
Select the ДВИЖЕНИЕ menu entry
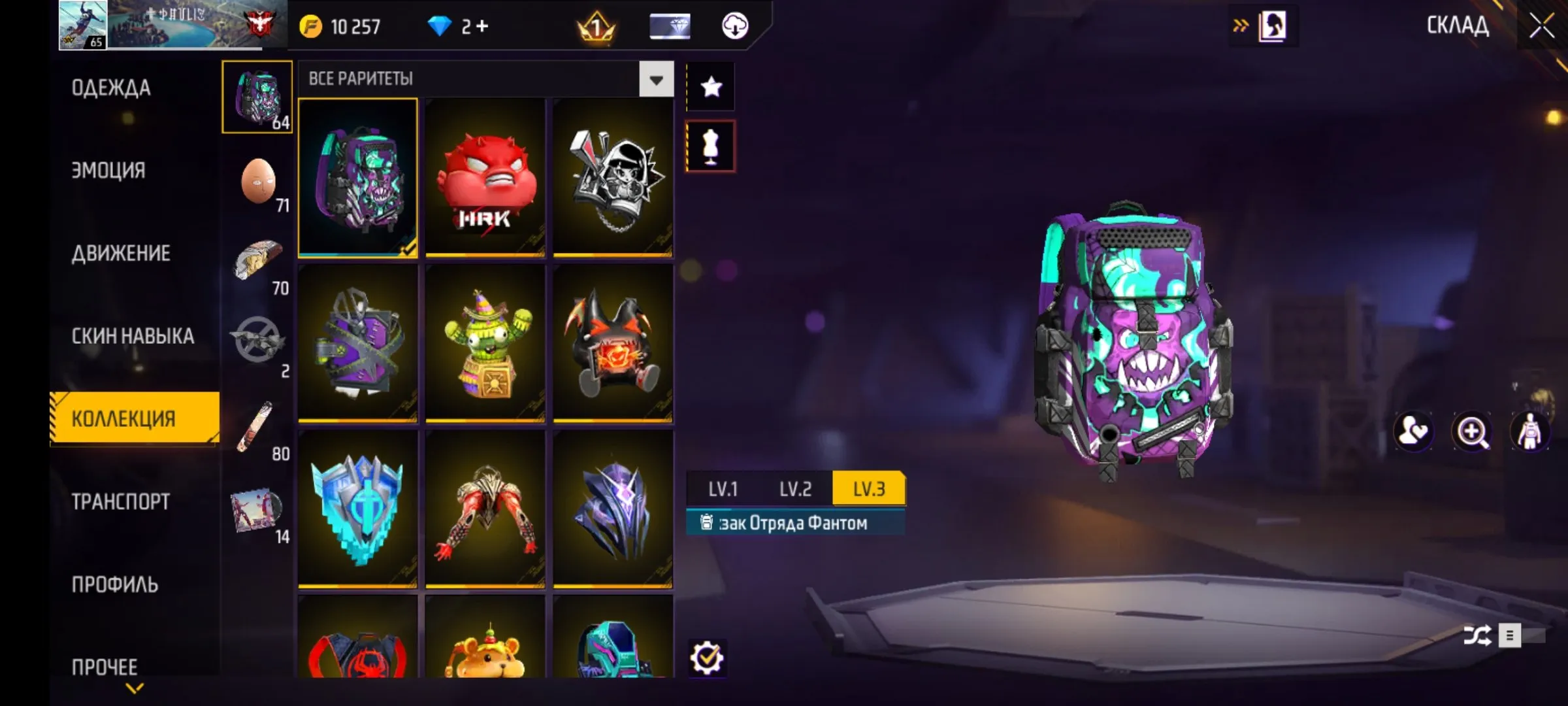click(x=121, y=254)
